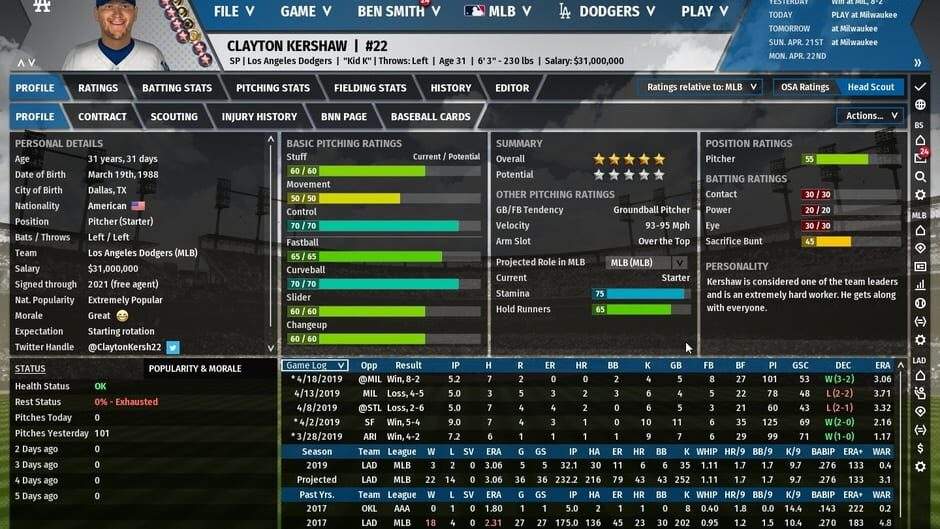Screen dimensions: 940x529
Task: Open the Ratings relative to MLB dropdown
Action: 703,87
